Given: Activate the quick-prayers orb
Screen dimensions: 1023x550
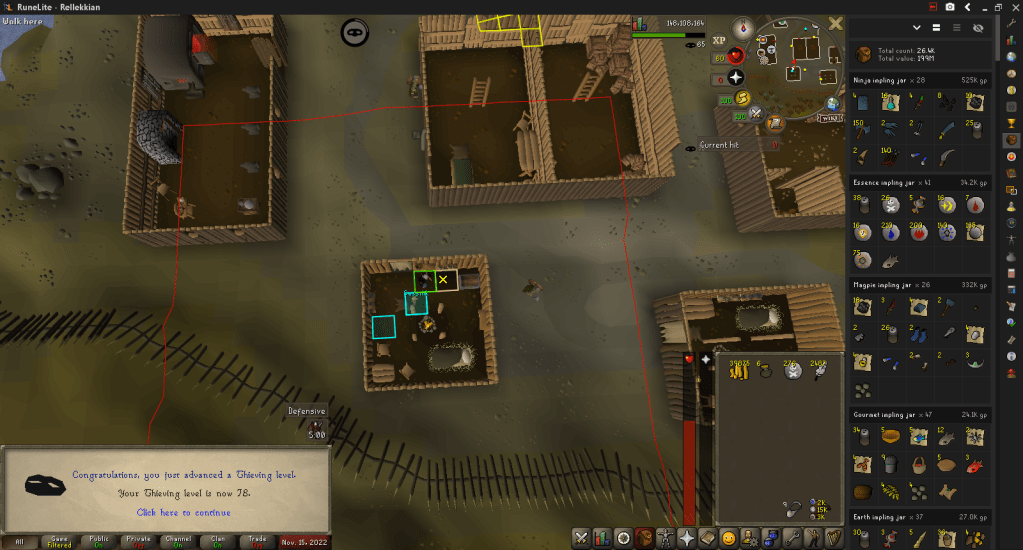Looking at the screenshot, I should (736, 76).
